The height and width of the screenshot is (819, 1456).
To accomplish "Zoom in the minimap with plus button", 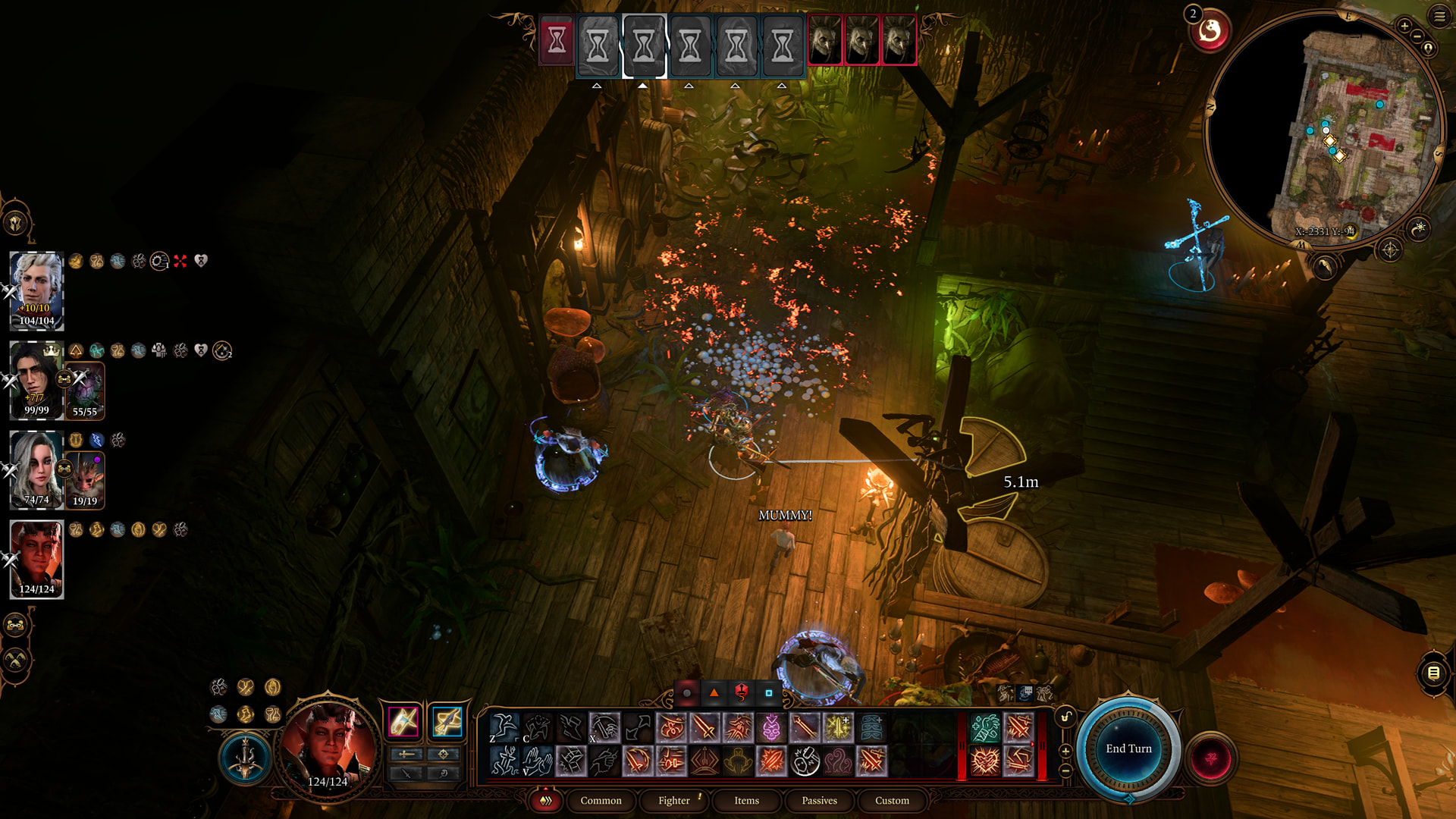I will click(x=1404, y=26).
